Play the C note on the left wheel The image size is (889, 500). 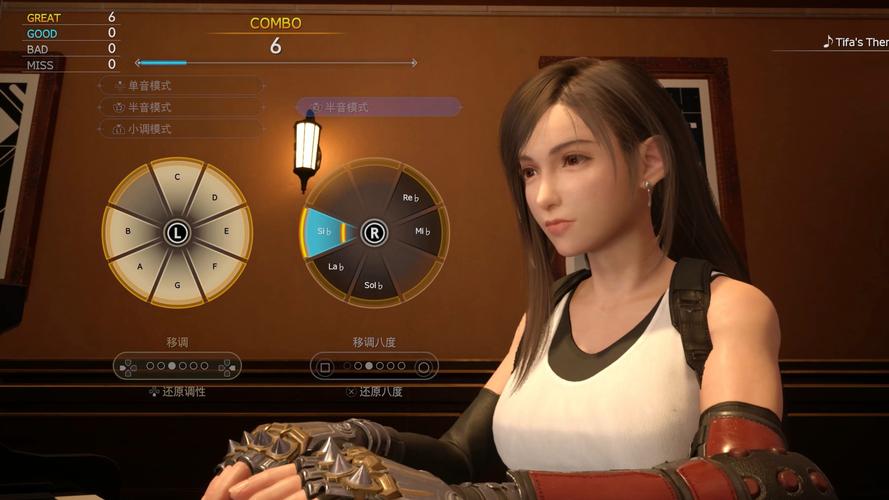(x=177, y=179)
